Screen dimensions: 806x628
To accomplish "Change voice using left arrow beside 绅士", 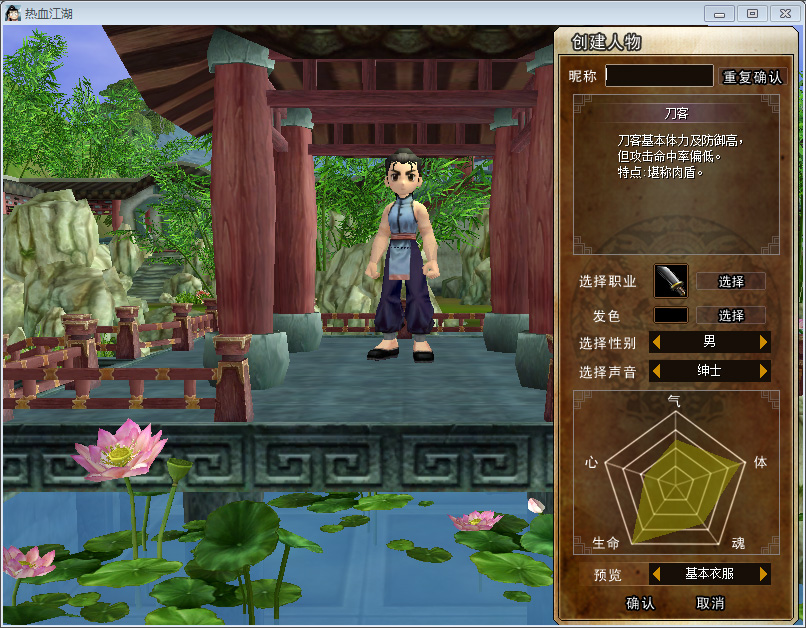I will 656,371.
